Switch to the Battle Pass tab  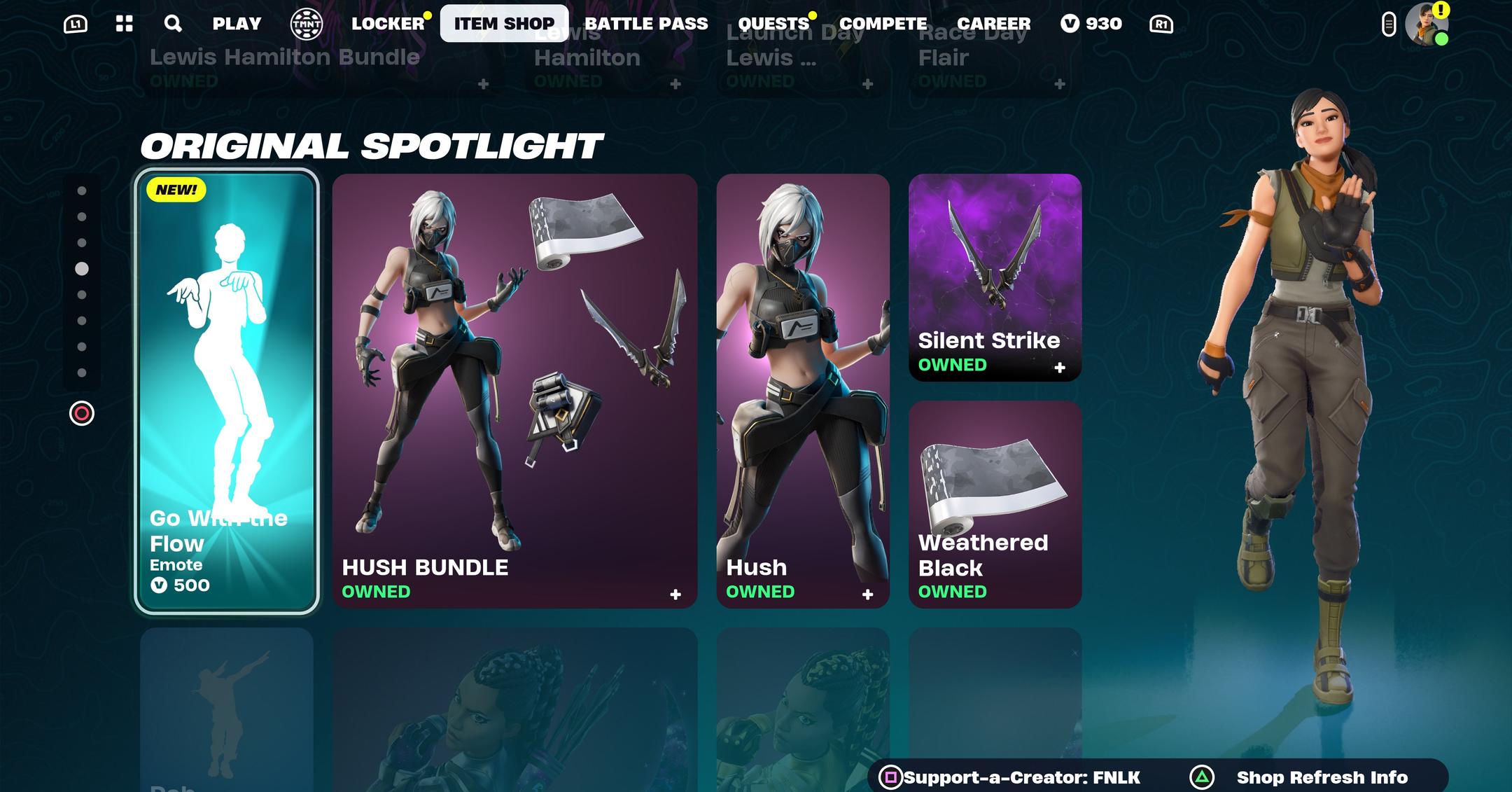point(647,22)
